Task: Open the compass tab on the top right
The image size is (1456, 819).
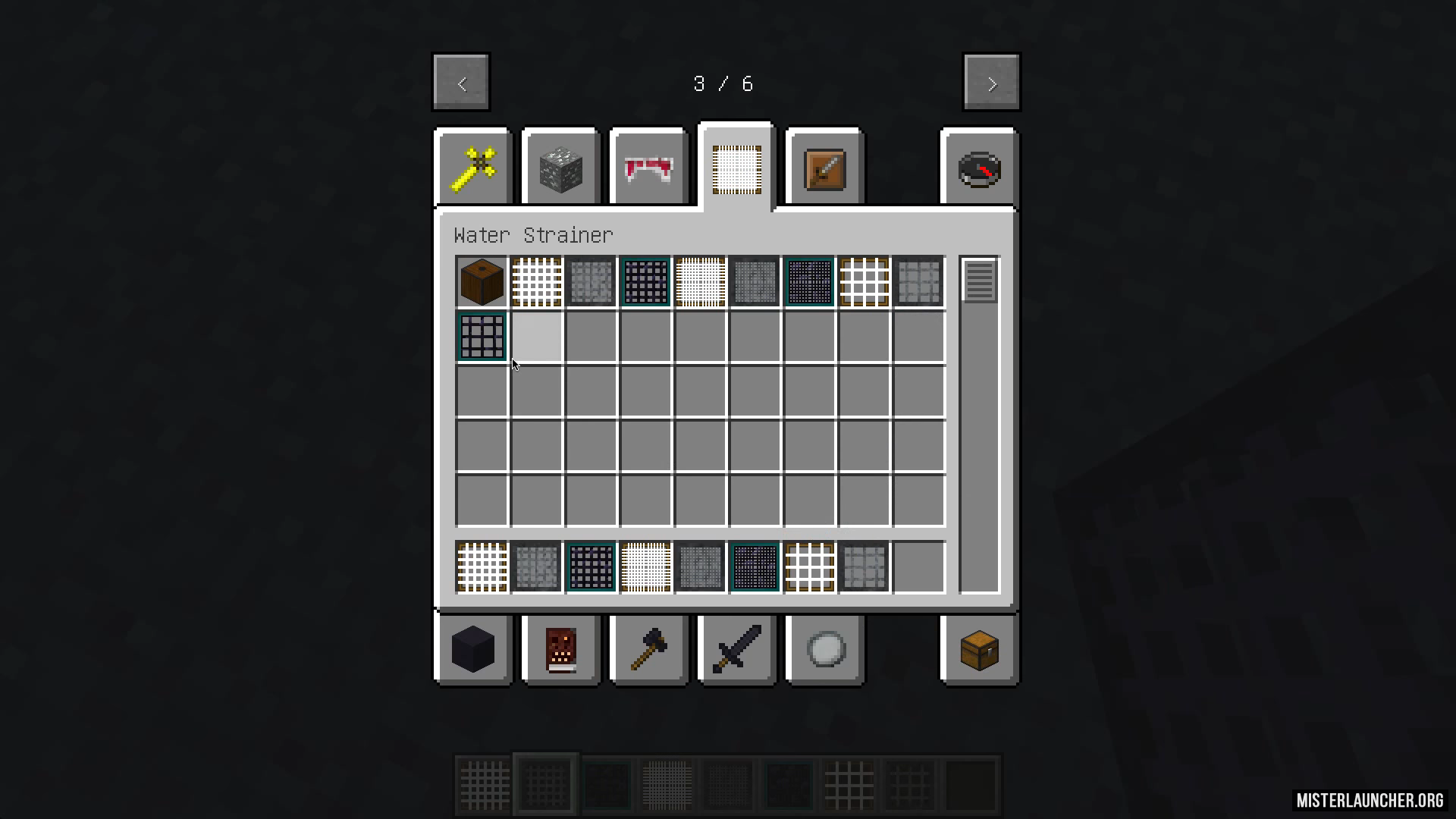Action: click(x=979, y=167)
